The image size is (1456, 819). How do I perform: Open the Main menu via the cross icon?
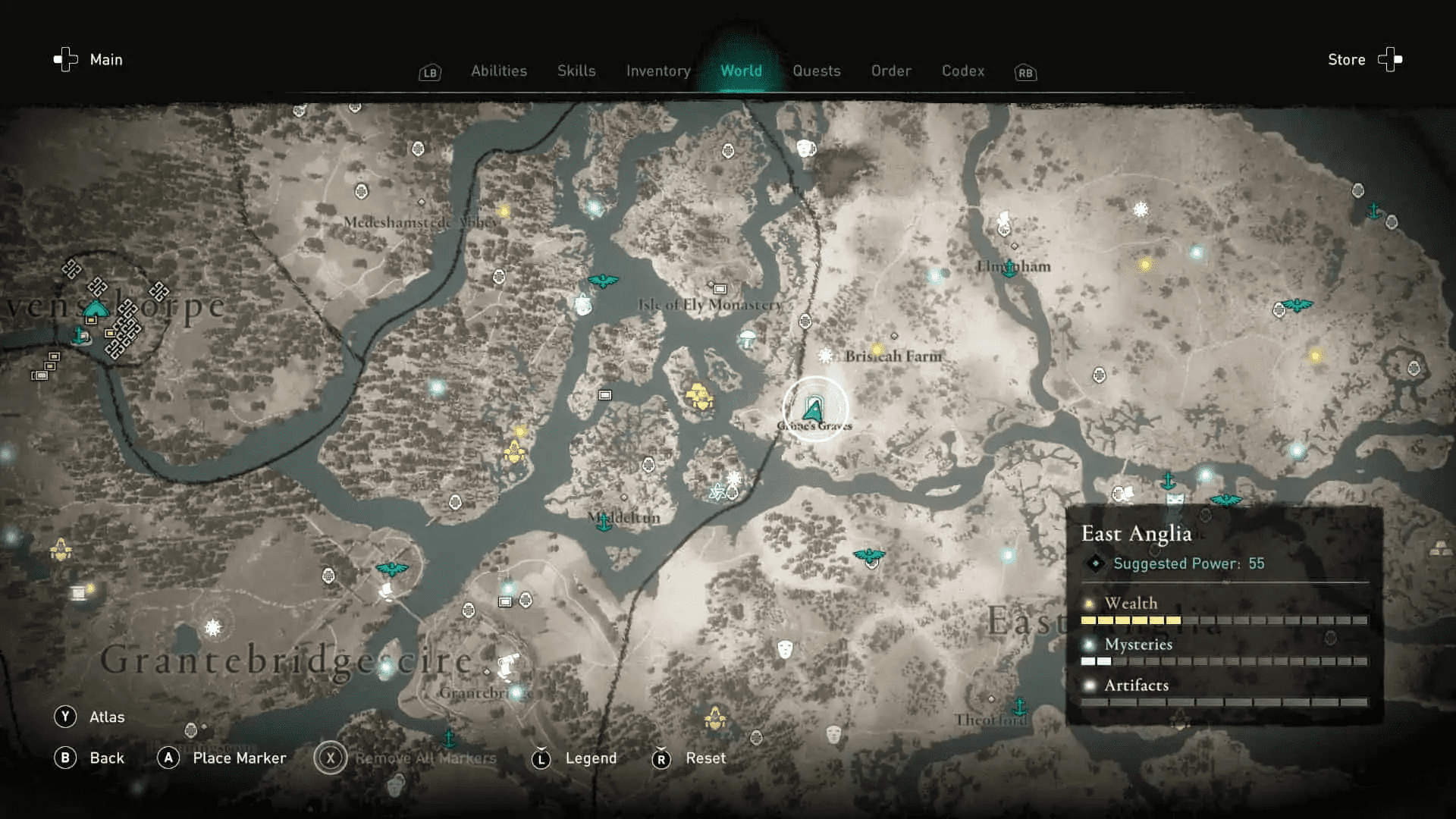[x=65, y=59]
